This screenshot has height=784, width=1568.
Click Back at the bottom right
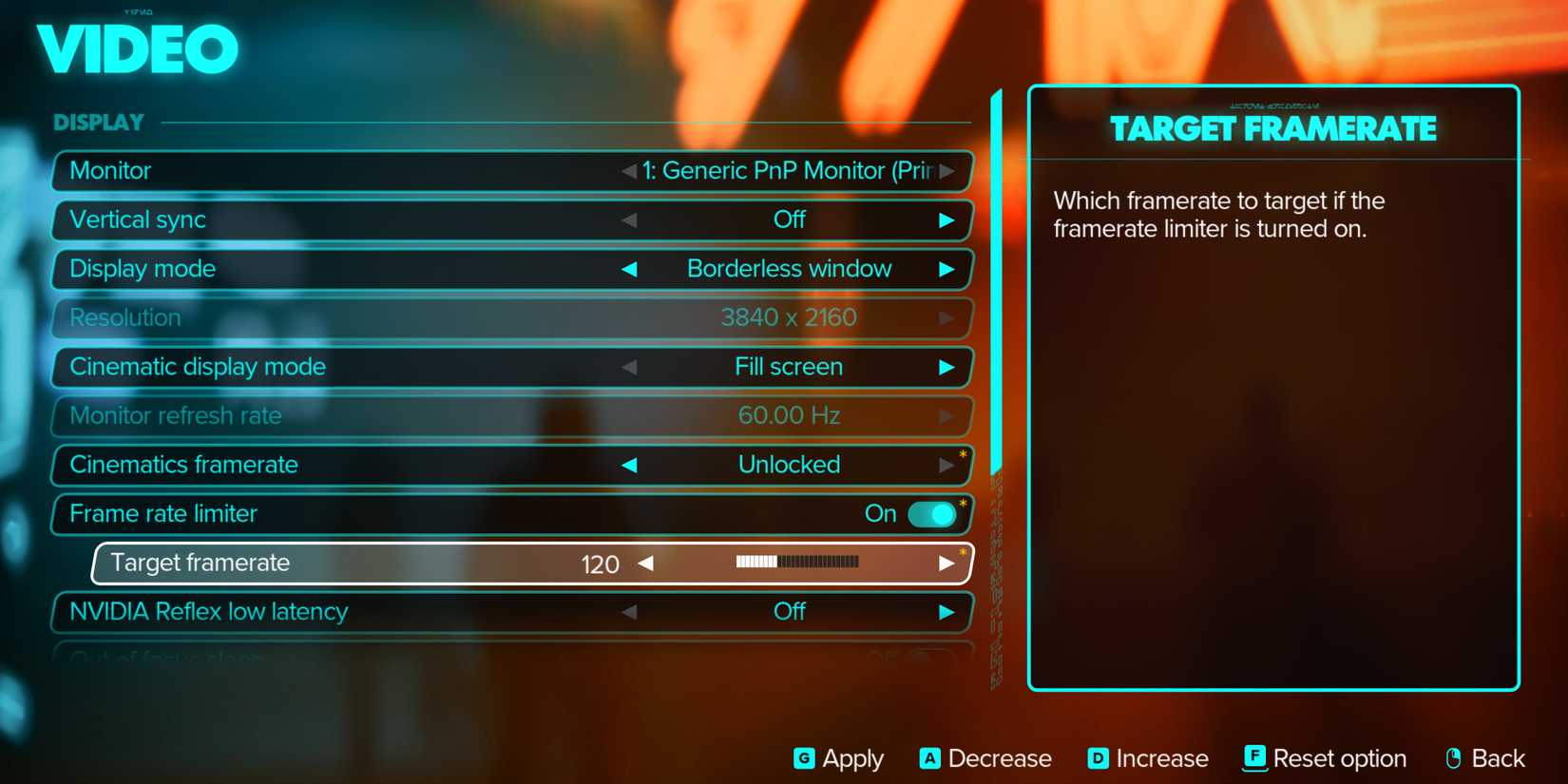tap(1487, 758)
